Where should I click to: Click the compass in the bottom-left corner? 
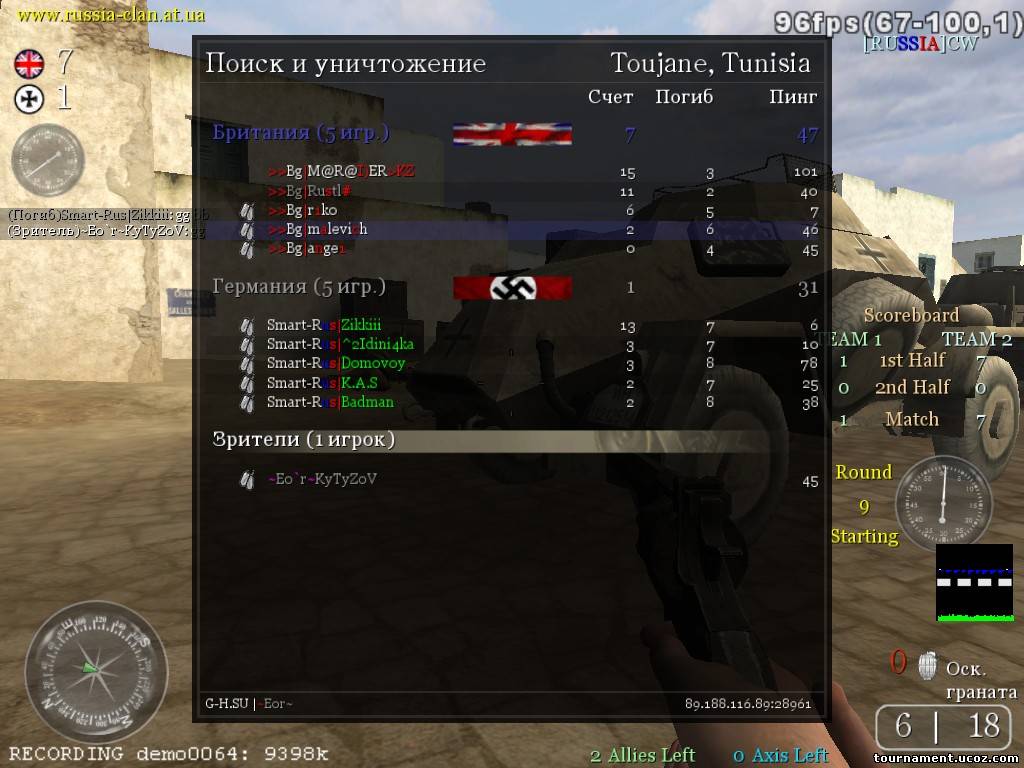pos(96,670)
